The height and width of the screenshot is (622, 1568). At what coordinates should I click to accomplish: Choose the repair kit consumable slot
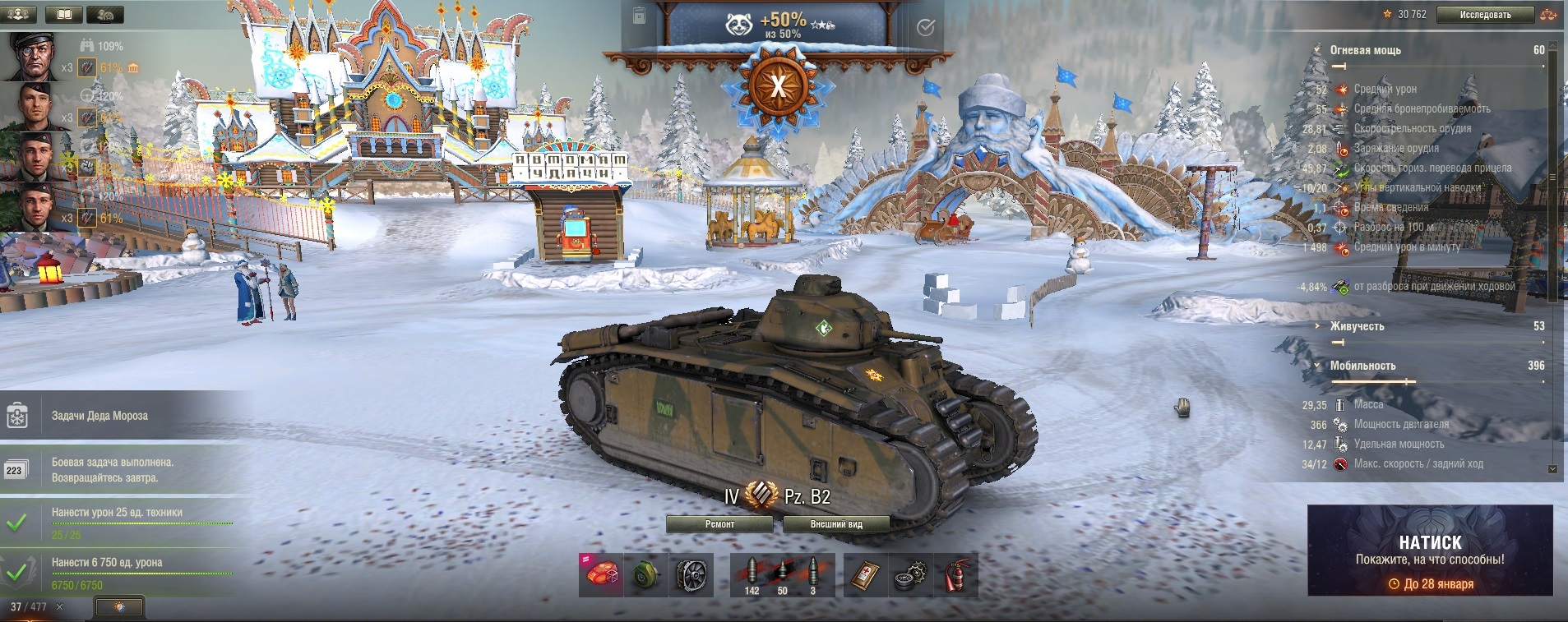click(x=911, y=574)
